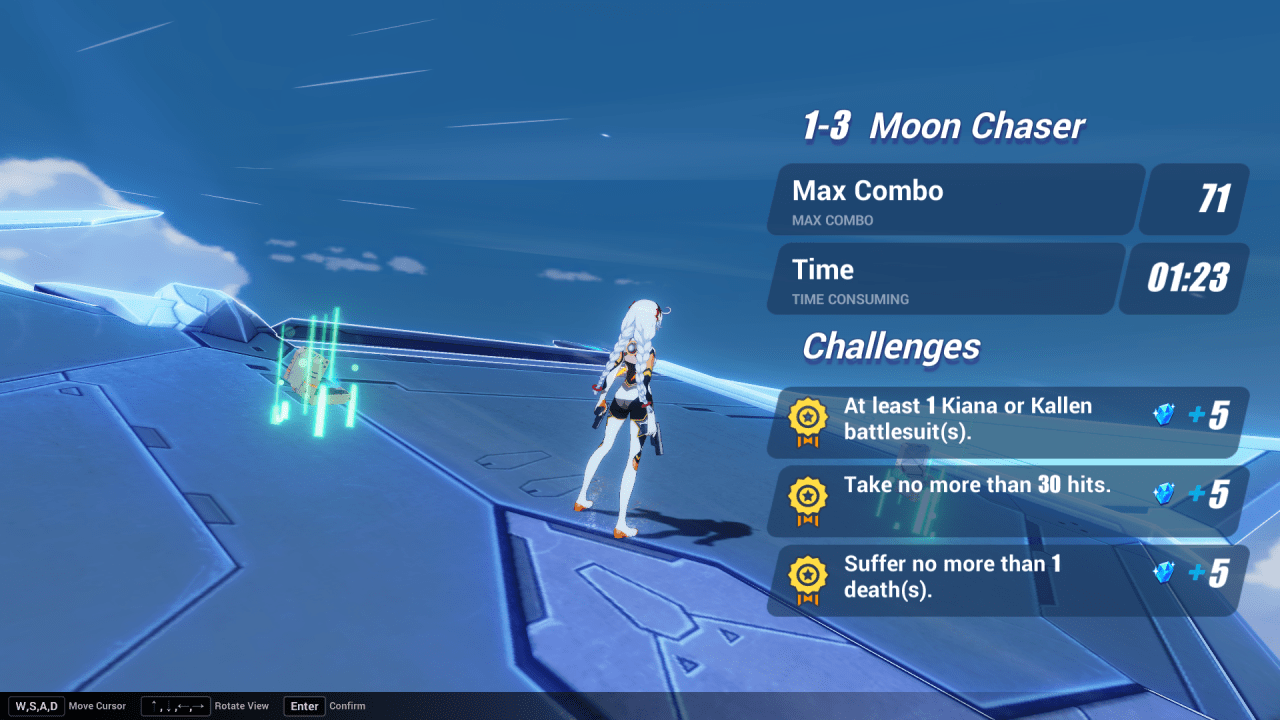The height and width of the screenshot is (720, 1280).
Task: Select the crystal icon on the last reward row
Action: [x=1163, y=573]
